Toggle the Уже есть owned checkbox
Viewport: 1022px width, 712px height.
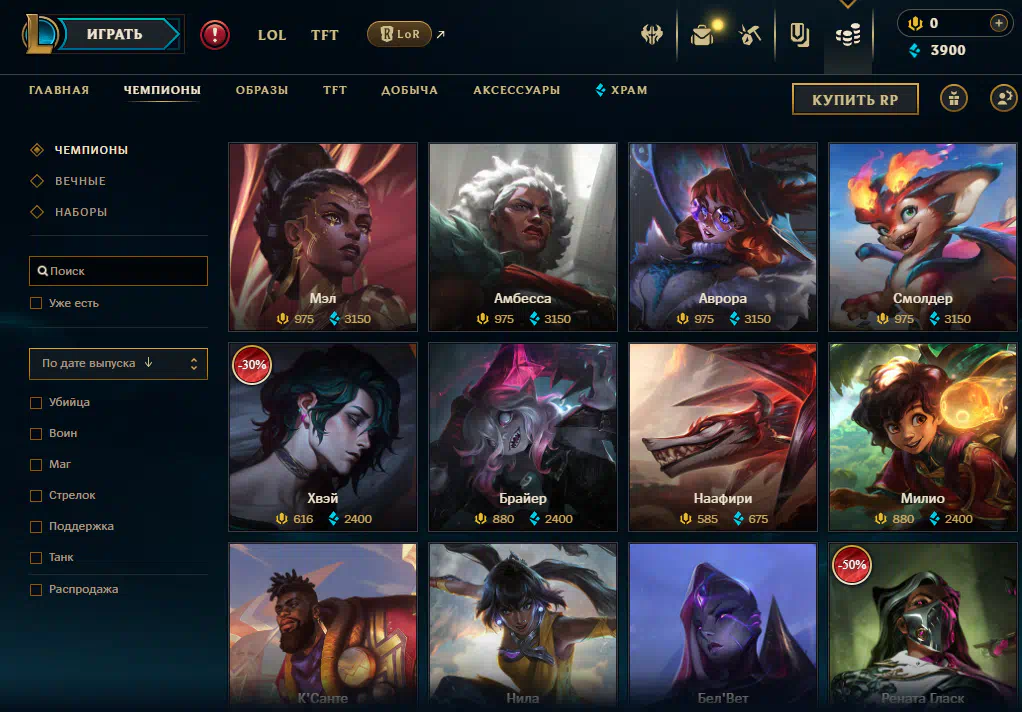[36, 303]
